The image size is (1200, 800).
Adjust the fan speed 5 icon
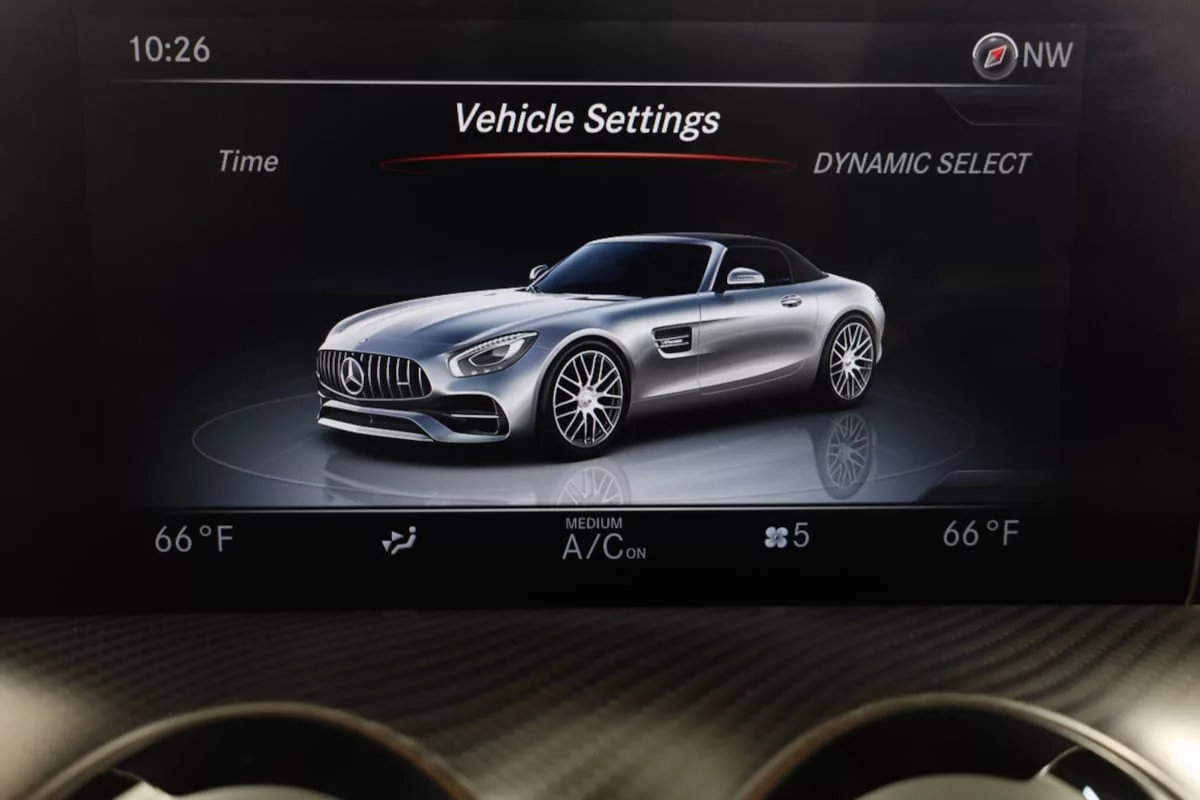[786, 537]
